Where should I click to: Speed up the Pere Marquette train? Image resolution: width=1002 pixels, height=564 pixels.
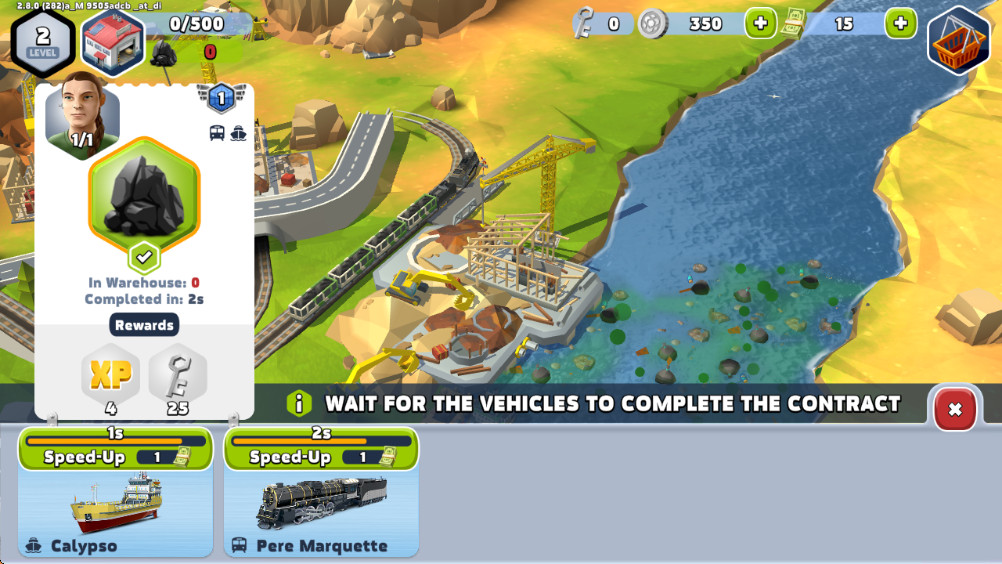coord(320,457)
